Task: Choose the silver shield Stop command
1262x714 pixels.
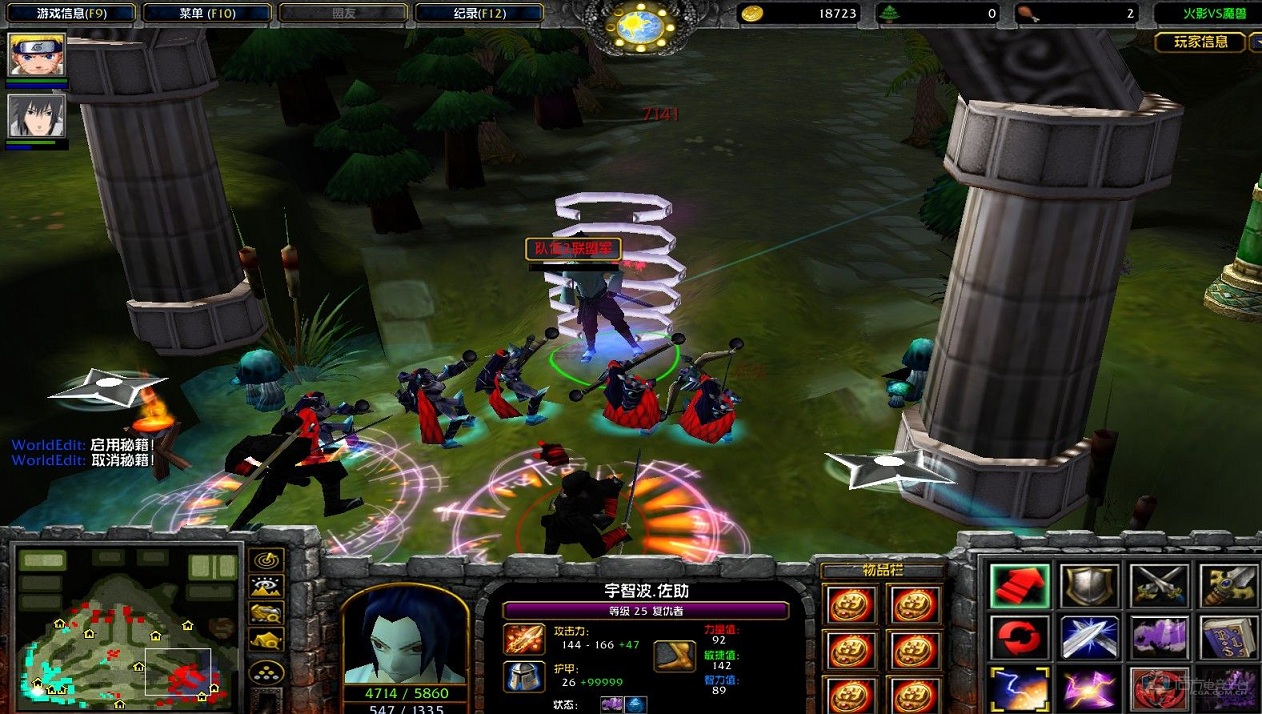Action: (x=1089, y=586)
